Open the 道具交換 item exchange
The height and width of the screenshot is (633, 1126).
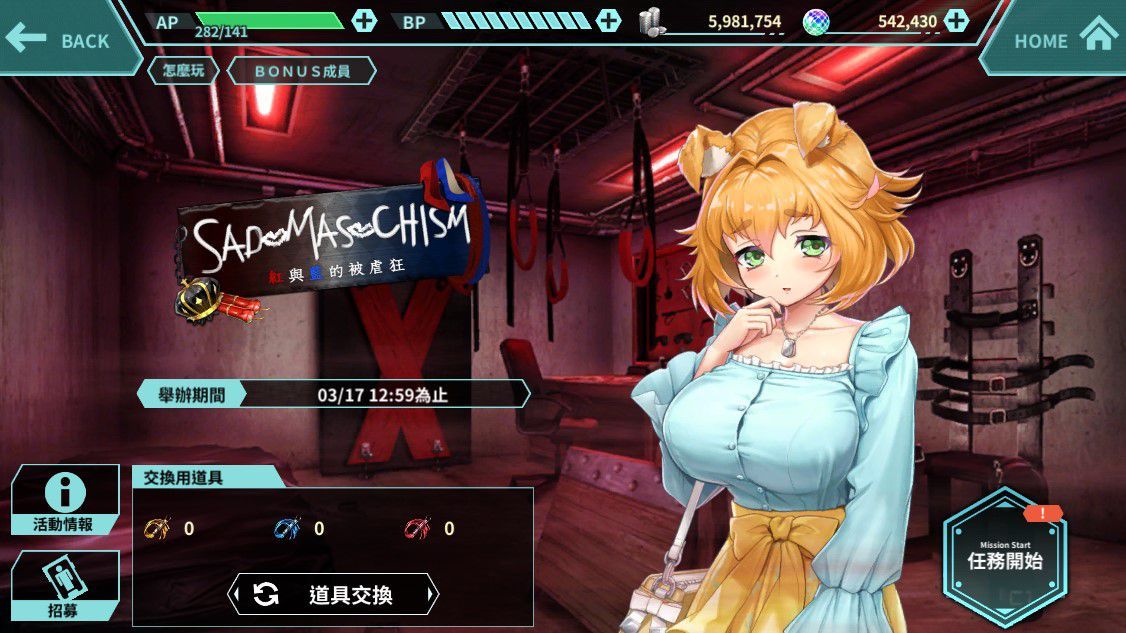pyautogui.click(x=334, y=594)
